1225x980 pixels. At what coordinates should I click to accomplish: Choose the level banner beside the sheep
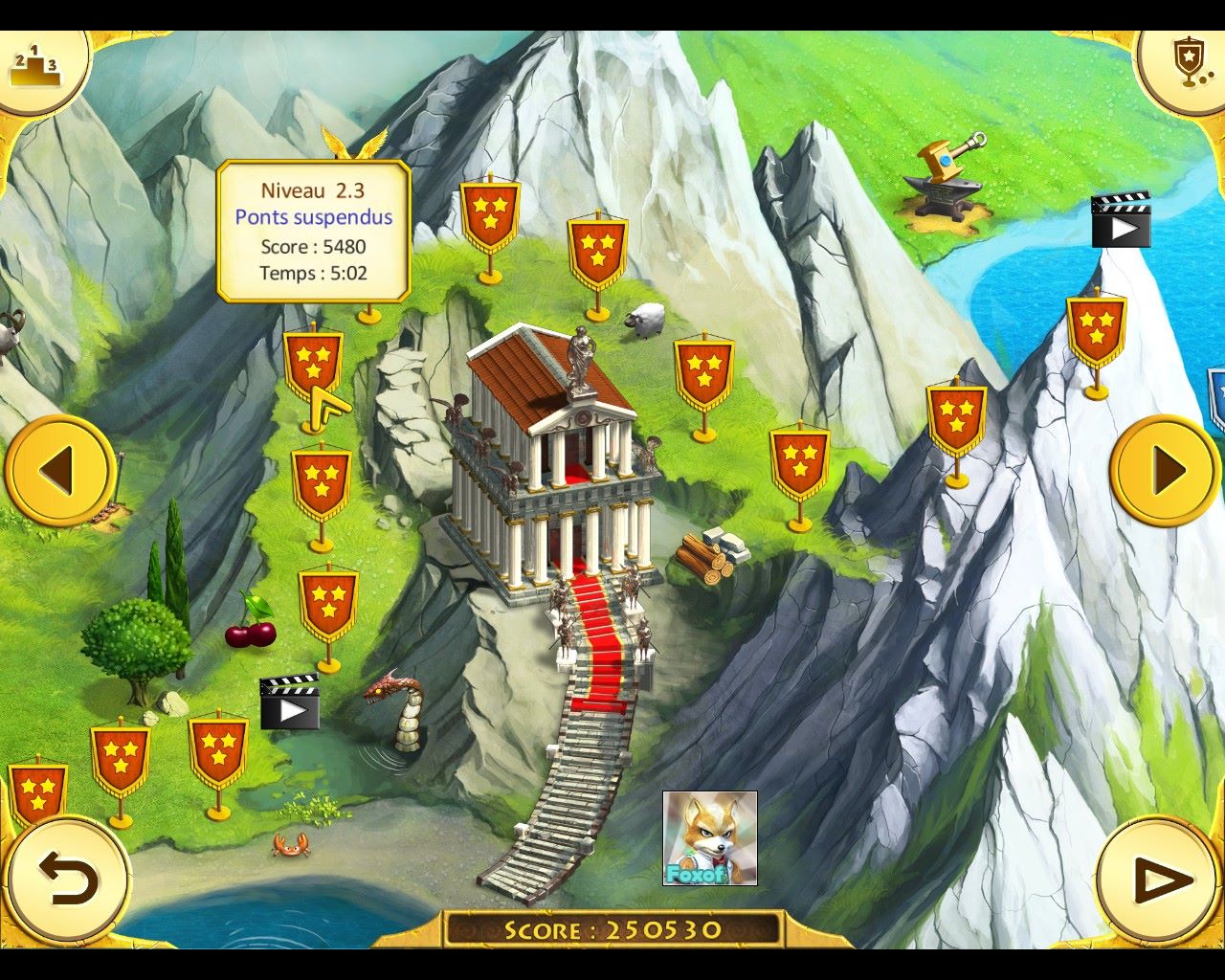coord(597,253)
